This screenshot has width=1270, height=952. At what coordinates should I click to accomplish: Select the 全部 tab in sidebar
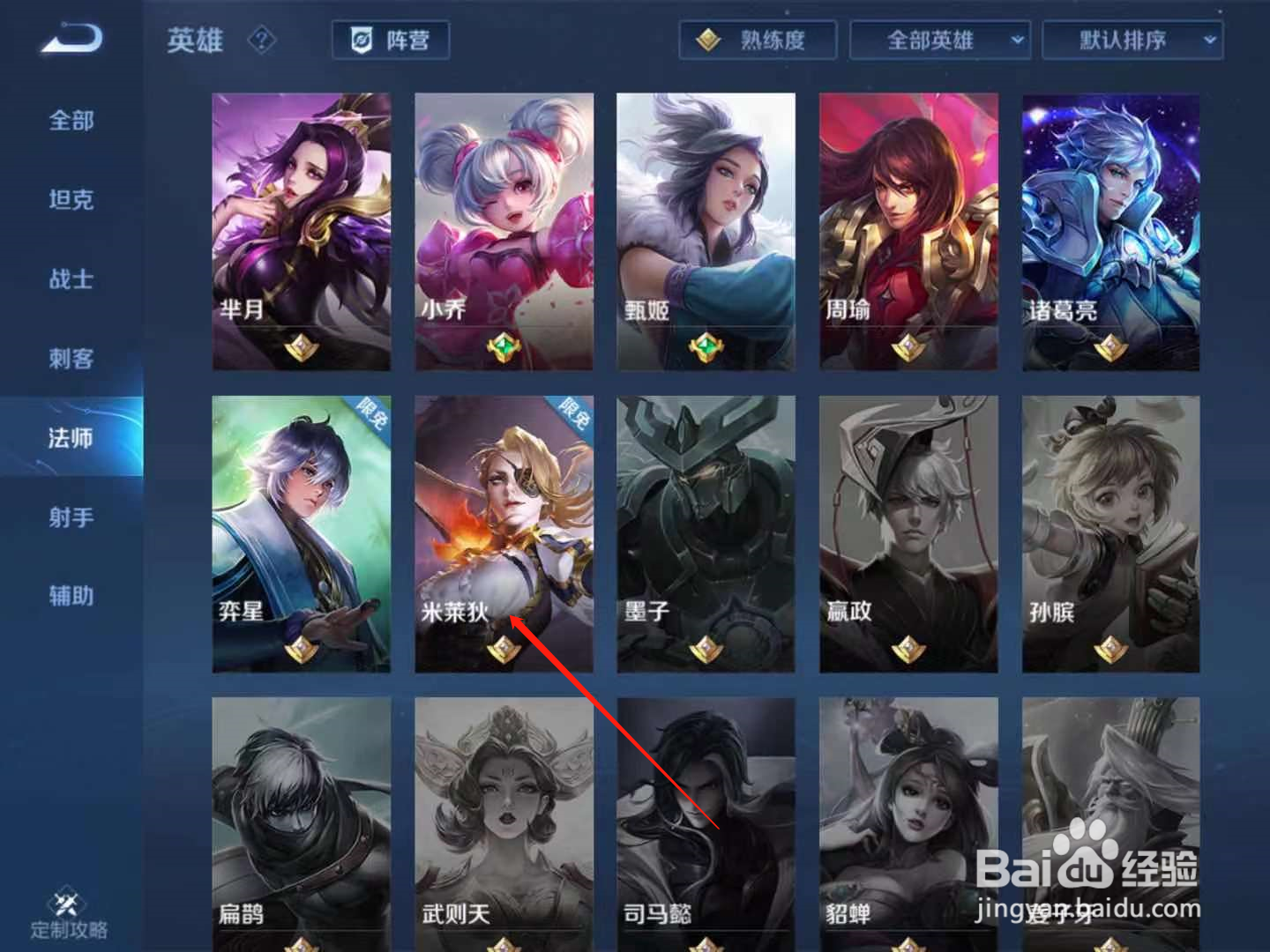[x=70, y=121]
